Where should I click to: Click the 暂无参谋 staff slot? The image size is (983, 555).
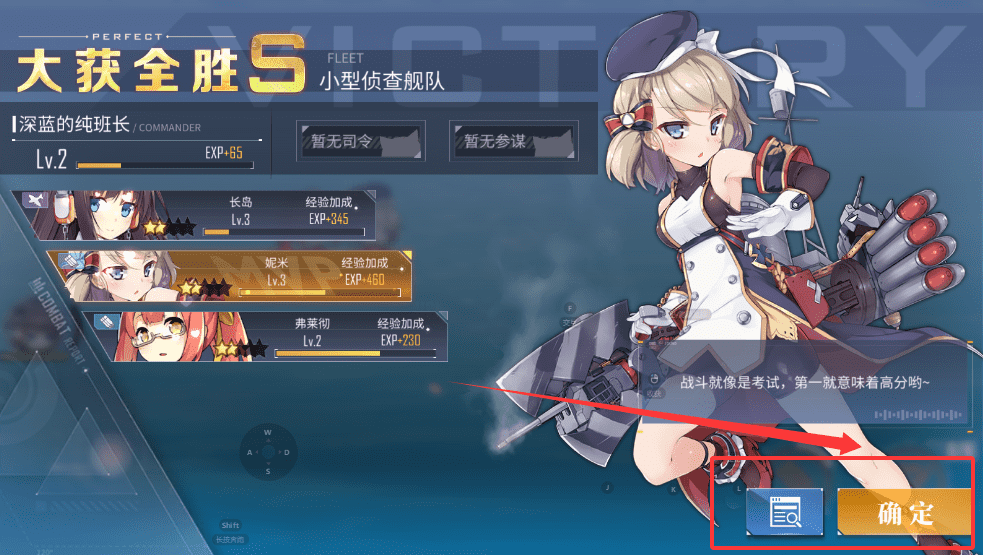click(x=513, y=142)
